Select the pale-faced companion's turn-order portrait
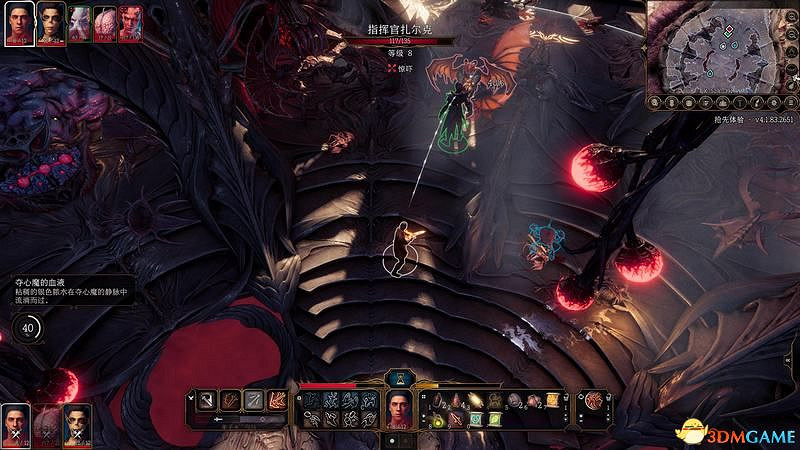The height and width of the screenshot is (450, 800). tap(51, 25)
